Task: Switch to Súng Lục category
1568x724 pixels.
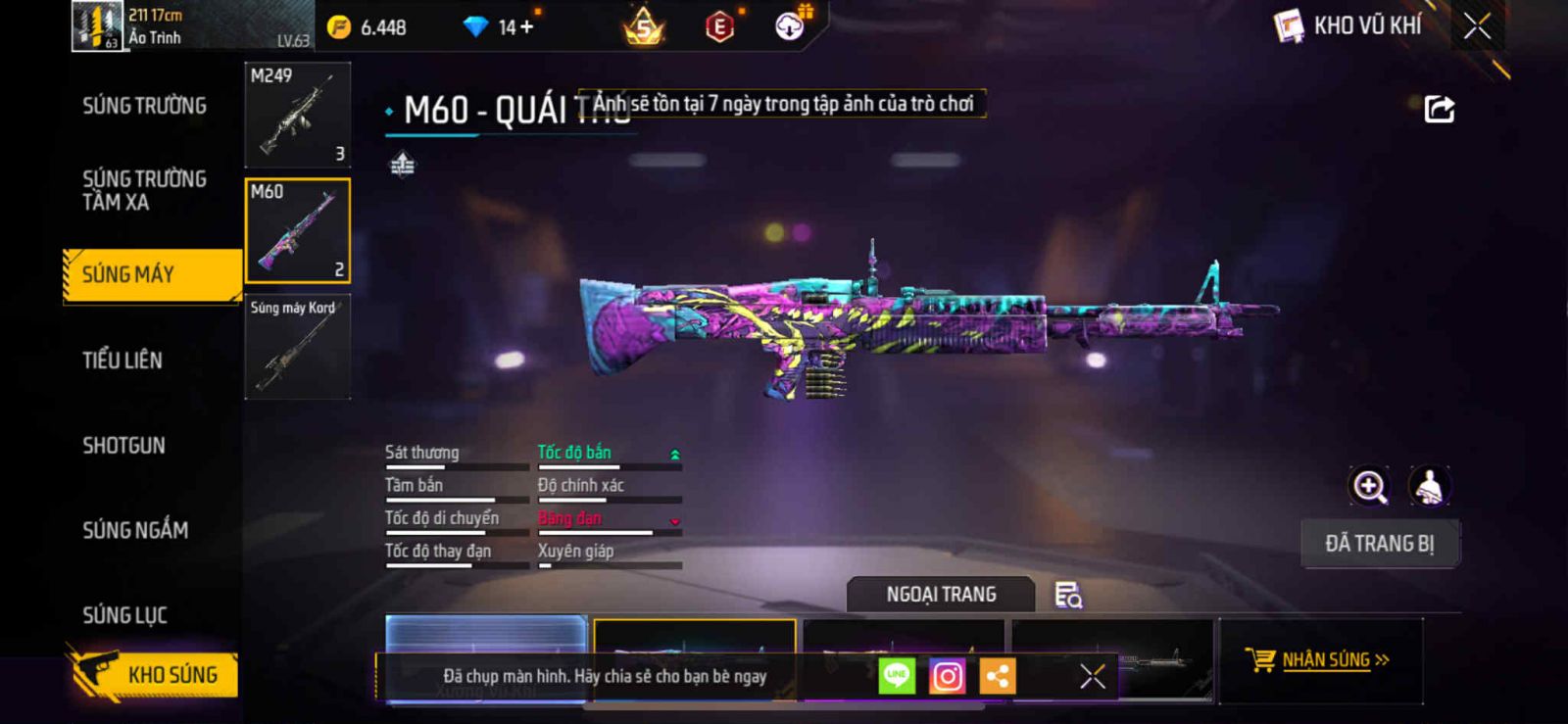Action: point(124,615)
